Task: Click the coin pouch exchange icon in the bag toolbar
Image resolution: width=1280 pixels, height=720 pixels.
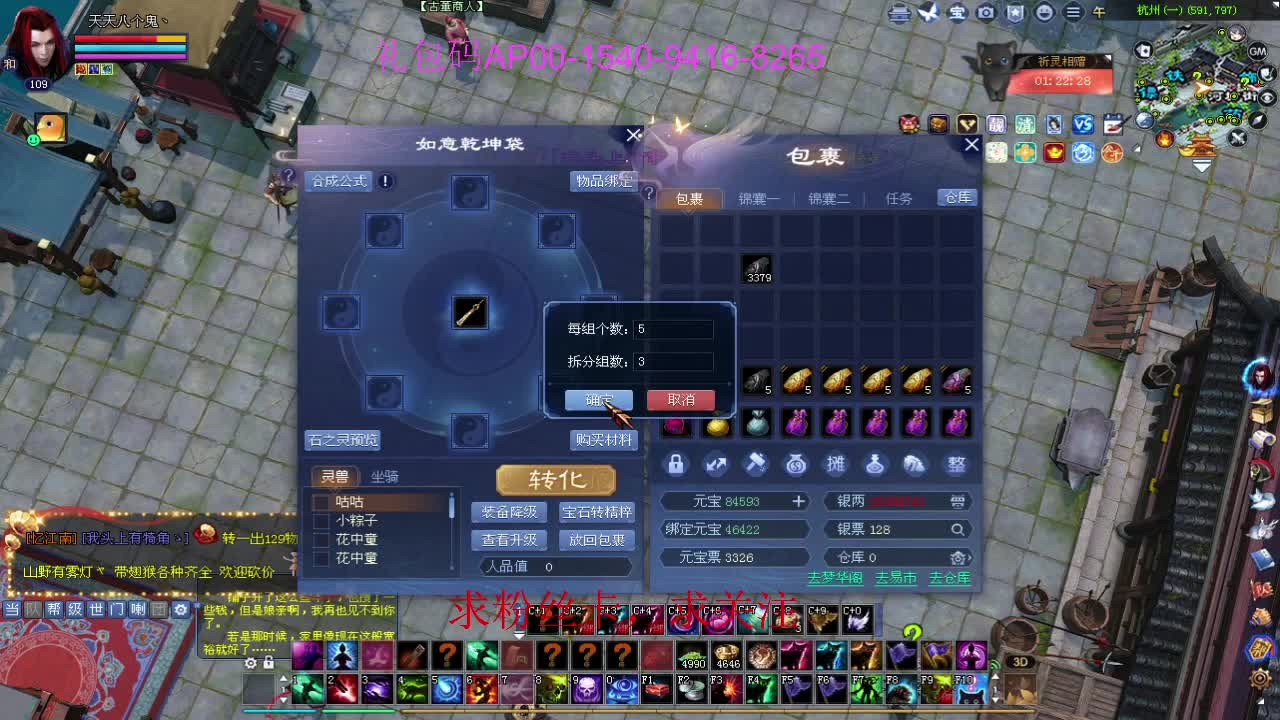Action: pyautogui.click(x=796, y=464)
